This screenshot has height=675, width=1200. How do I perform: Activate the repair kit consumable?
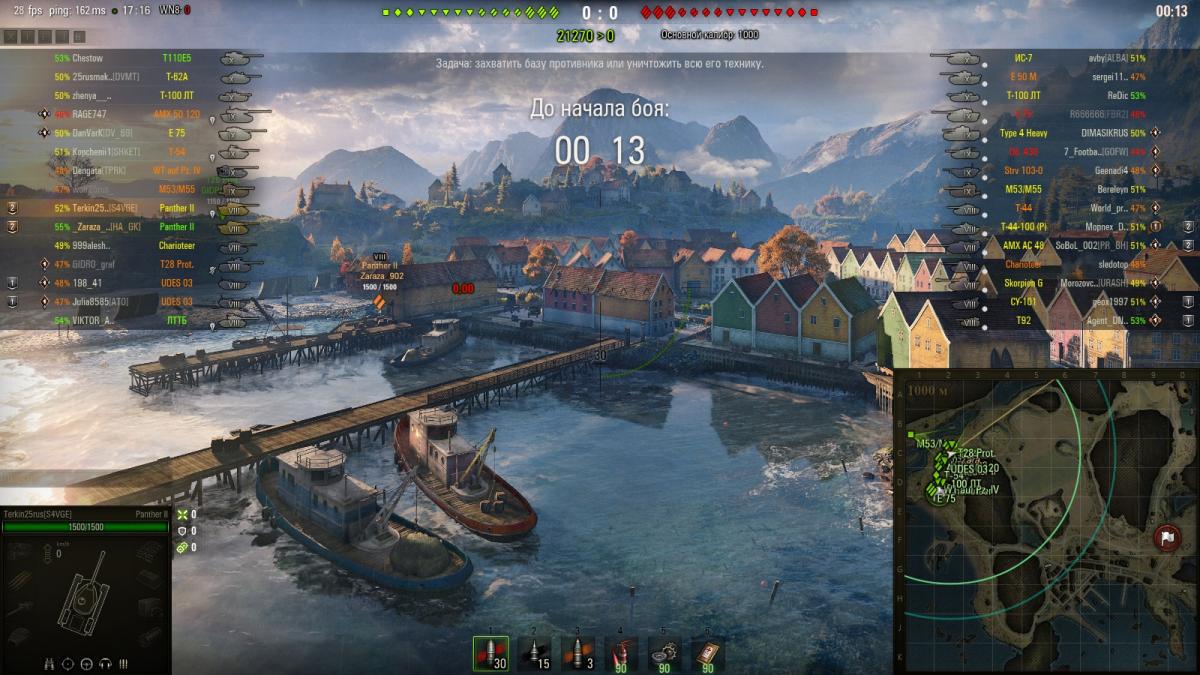(664, 653)
